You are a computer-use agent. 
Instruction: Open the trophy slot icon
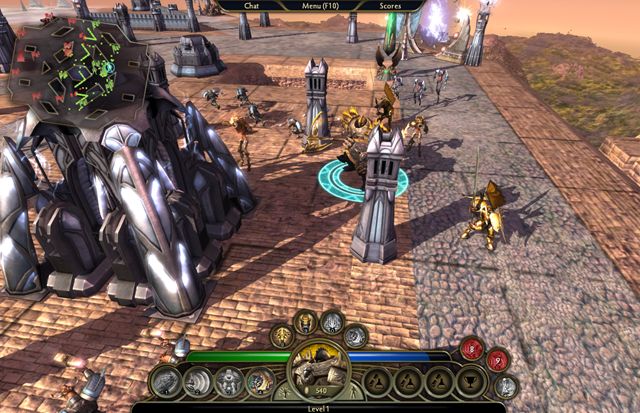(x=470, y=381)
